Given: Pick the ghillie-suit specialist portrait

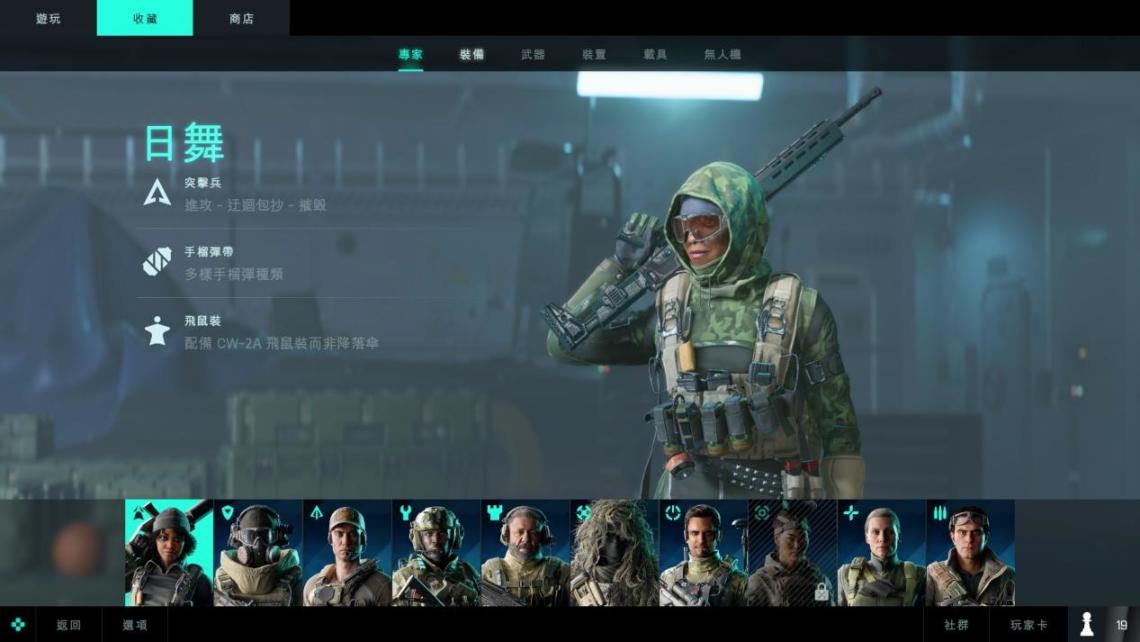Looking at the screenshot, I should click(613, 553).
